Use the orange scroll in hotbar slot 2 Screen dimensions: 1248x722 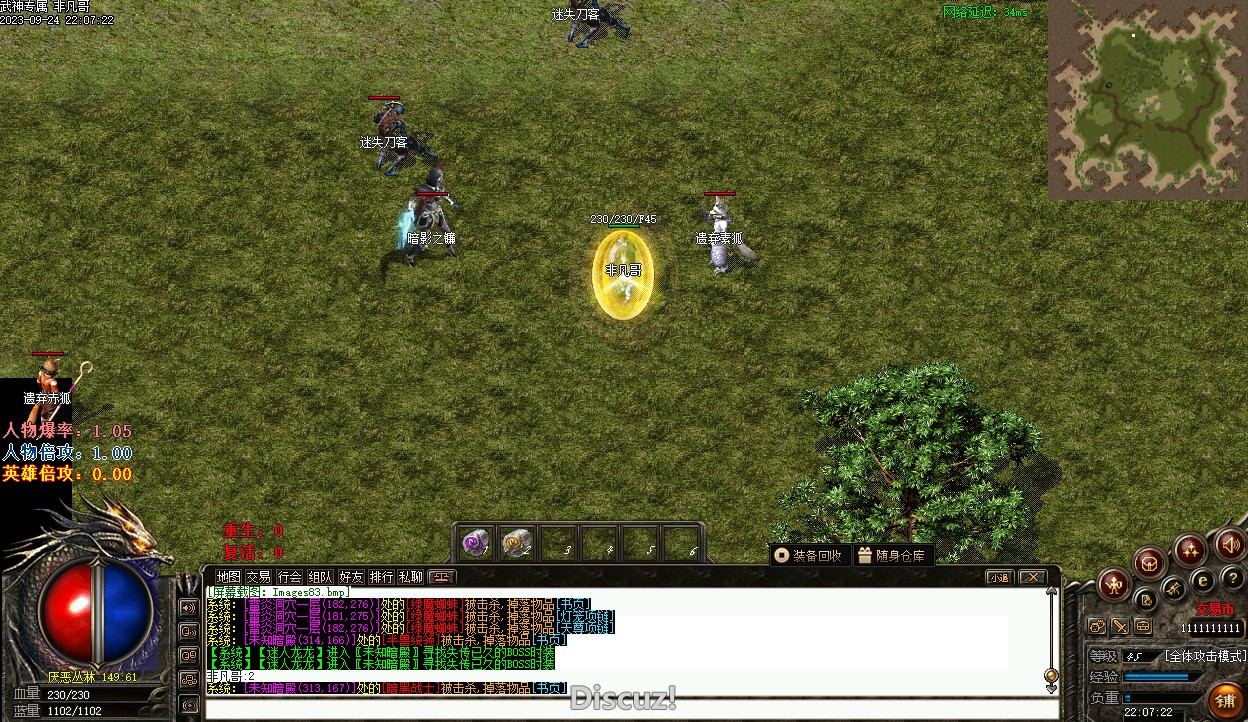(517, 544)
